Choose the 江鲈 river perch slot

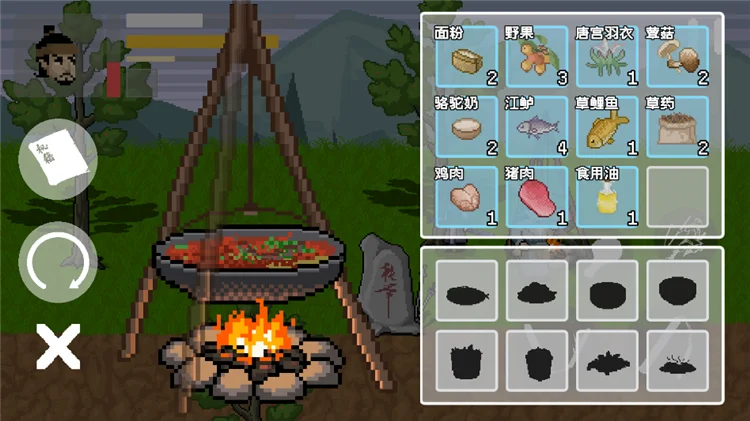tap(536, 127)
